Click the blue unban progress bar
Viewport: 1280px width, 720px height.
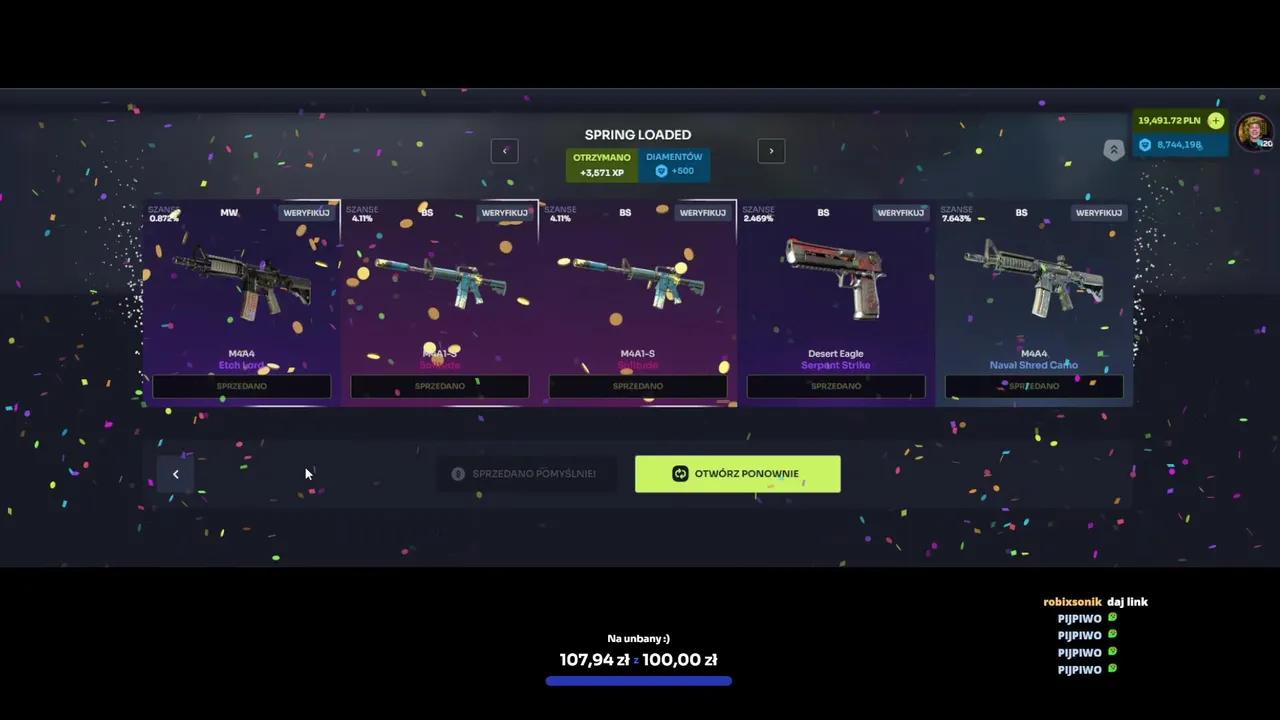tap(638, 681)
